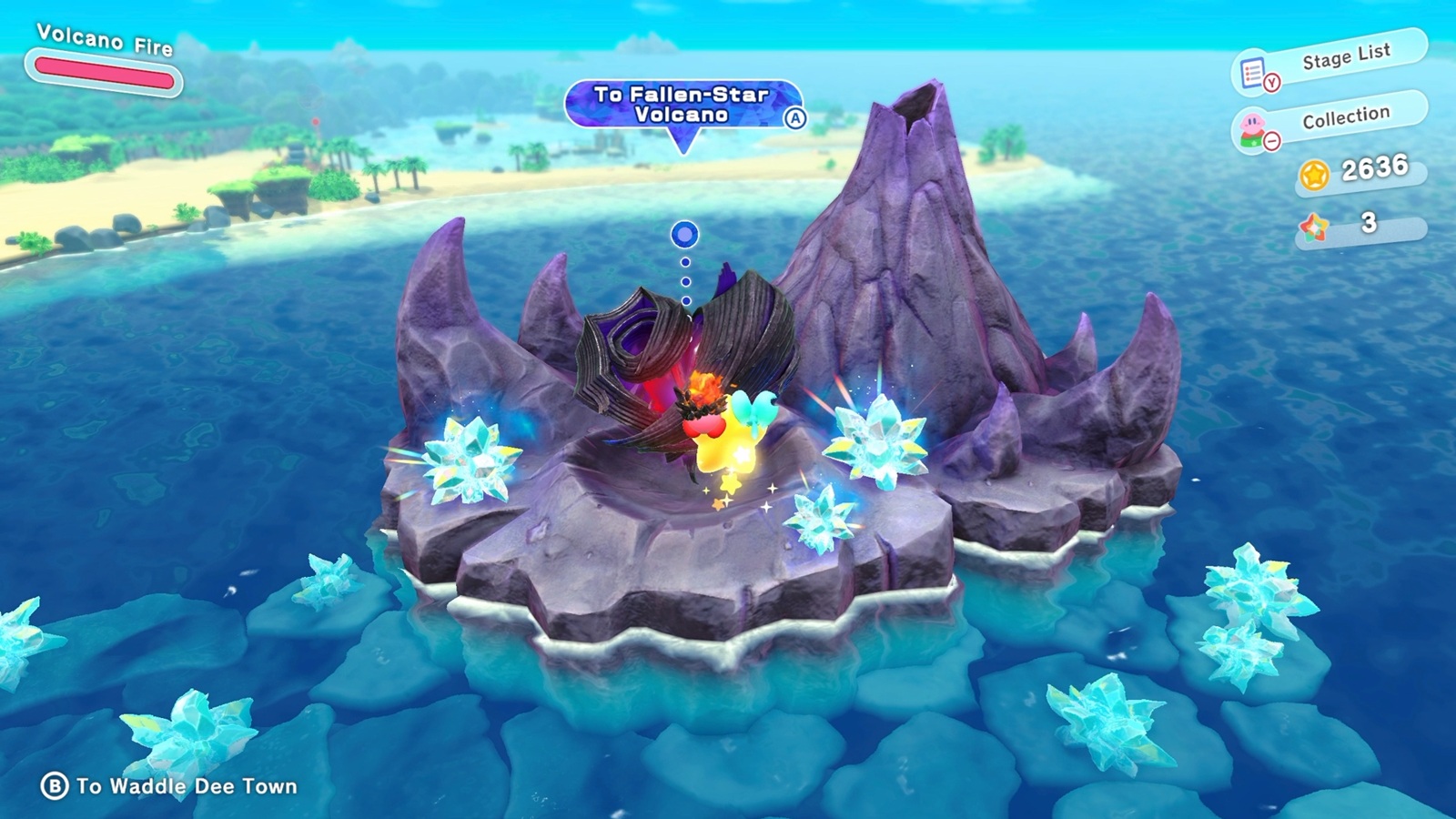Image resolution: width=1456 pixels, height=819 pixels.
Task: Open the Stage List
Action: pyautogui.click(x=1330, y=63)
